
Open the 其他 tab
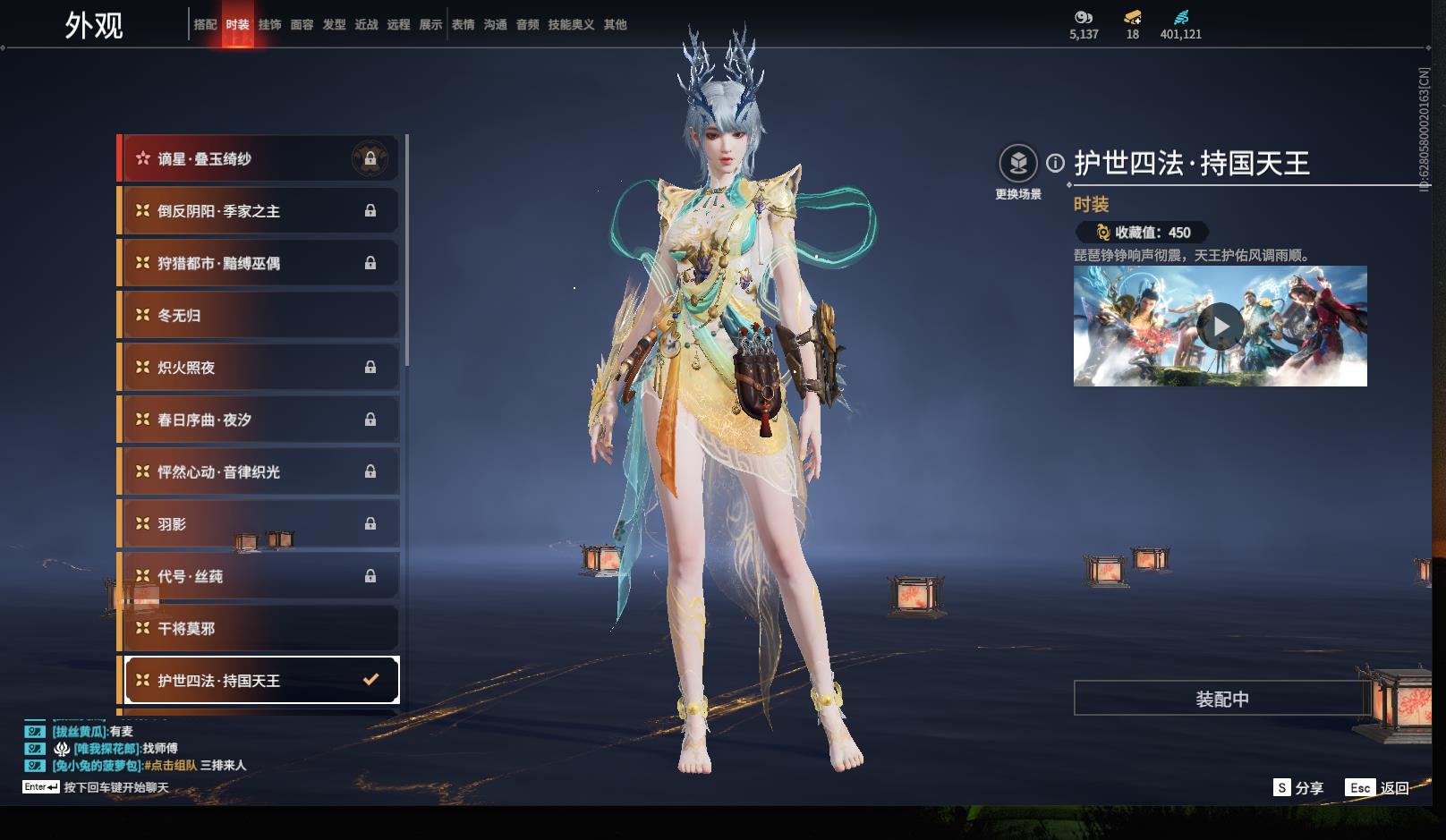tap(615, 25)
